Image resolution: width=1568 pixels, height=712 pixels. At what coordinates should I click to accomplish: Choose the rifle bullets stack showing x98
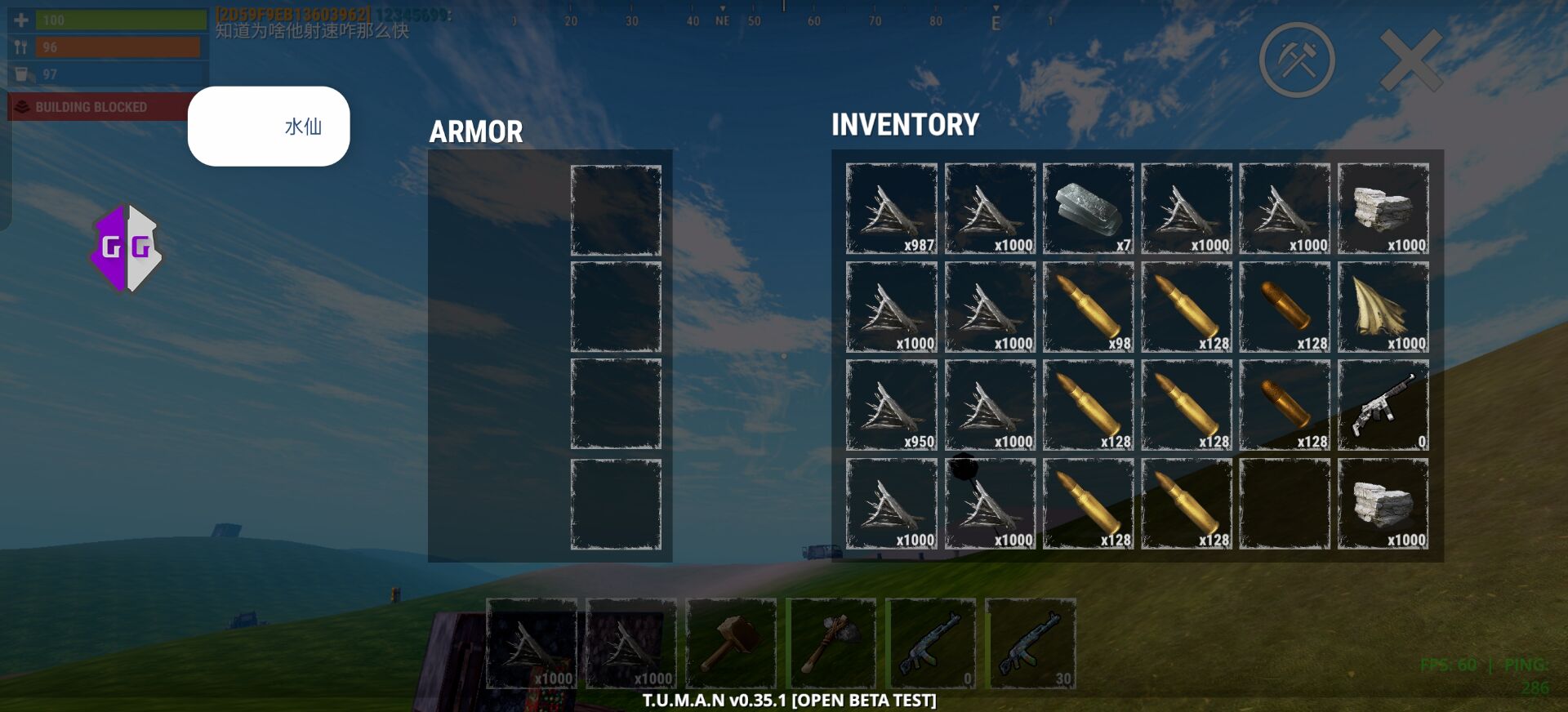[x=1088, y=307]
